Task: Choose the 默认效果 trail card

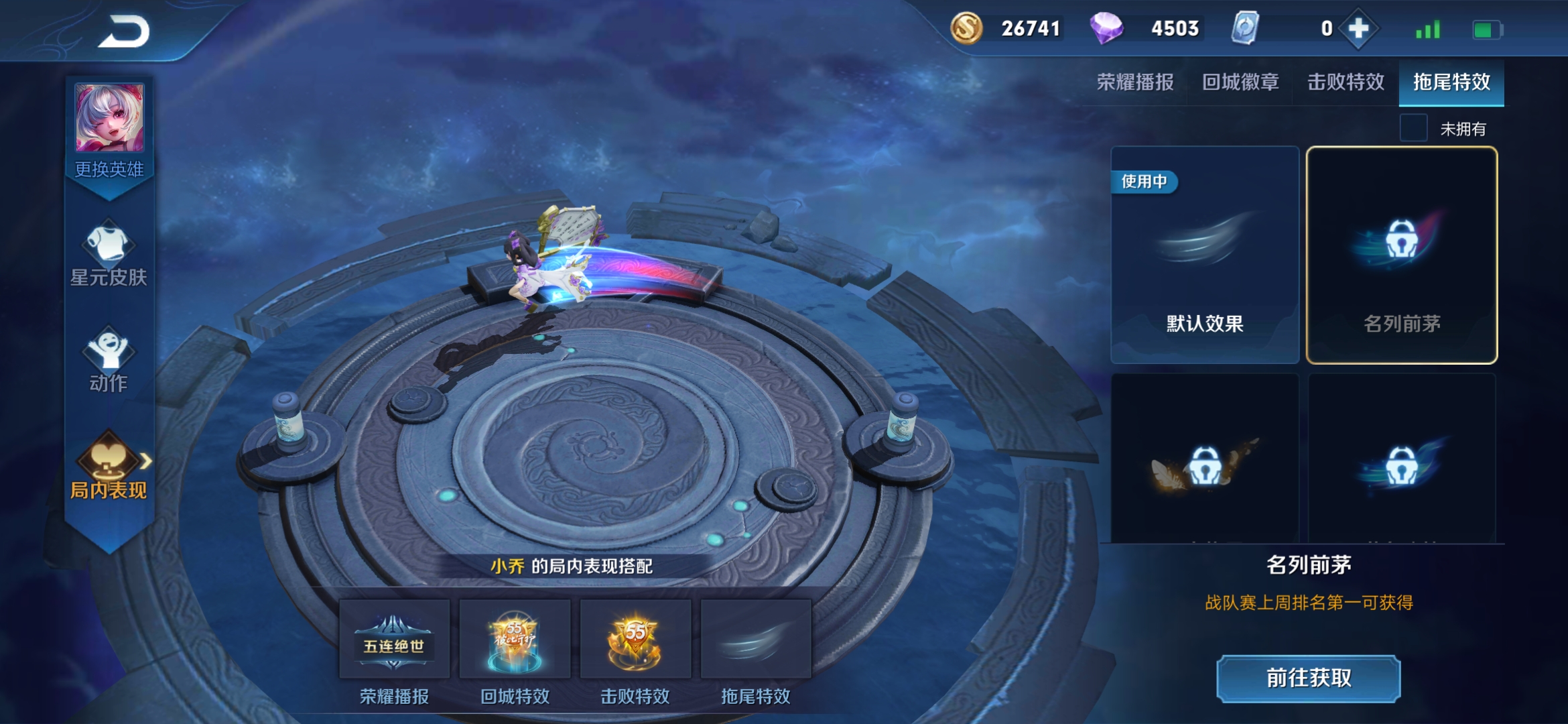Action: point(1205,255)
